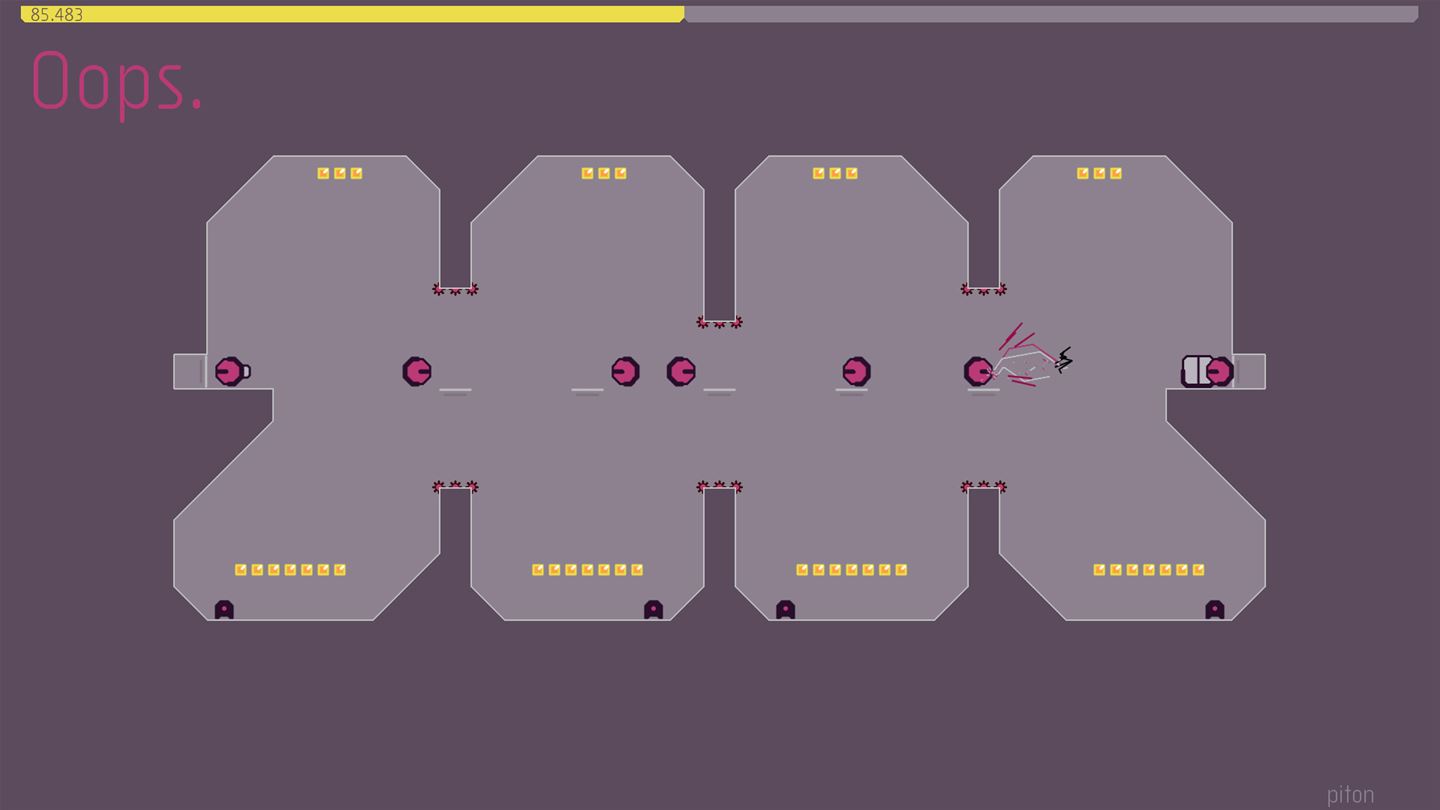This screenshot has height=810, width=1440.
Task: Select the leftmost pink drone enemy
Action: click(x=228, y=371)
